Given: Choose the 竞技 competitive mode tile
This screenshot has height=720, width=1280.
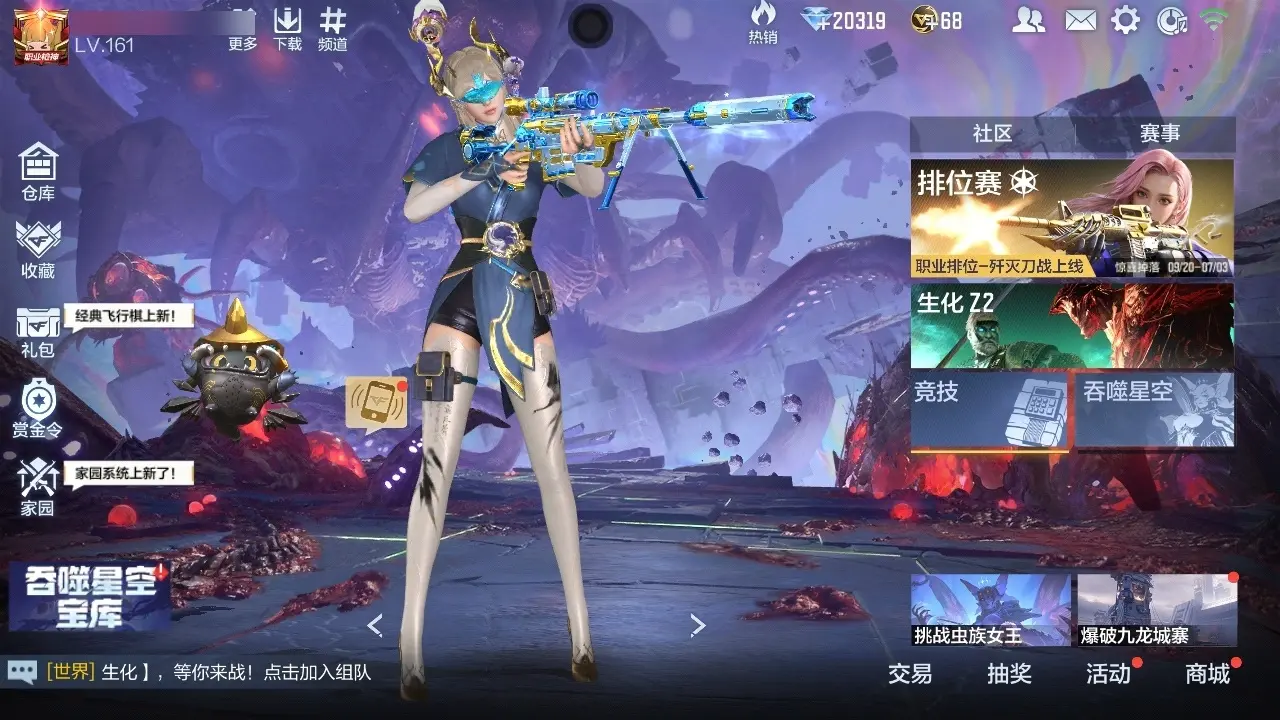Looking at the screenshot, I should 989,410.
